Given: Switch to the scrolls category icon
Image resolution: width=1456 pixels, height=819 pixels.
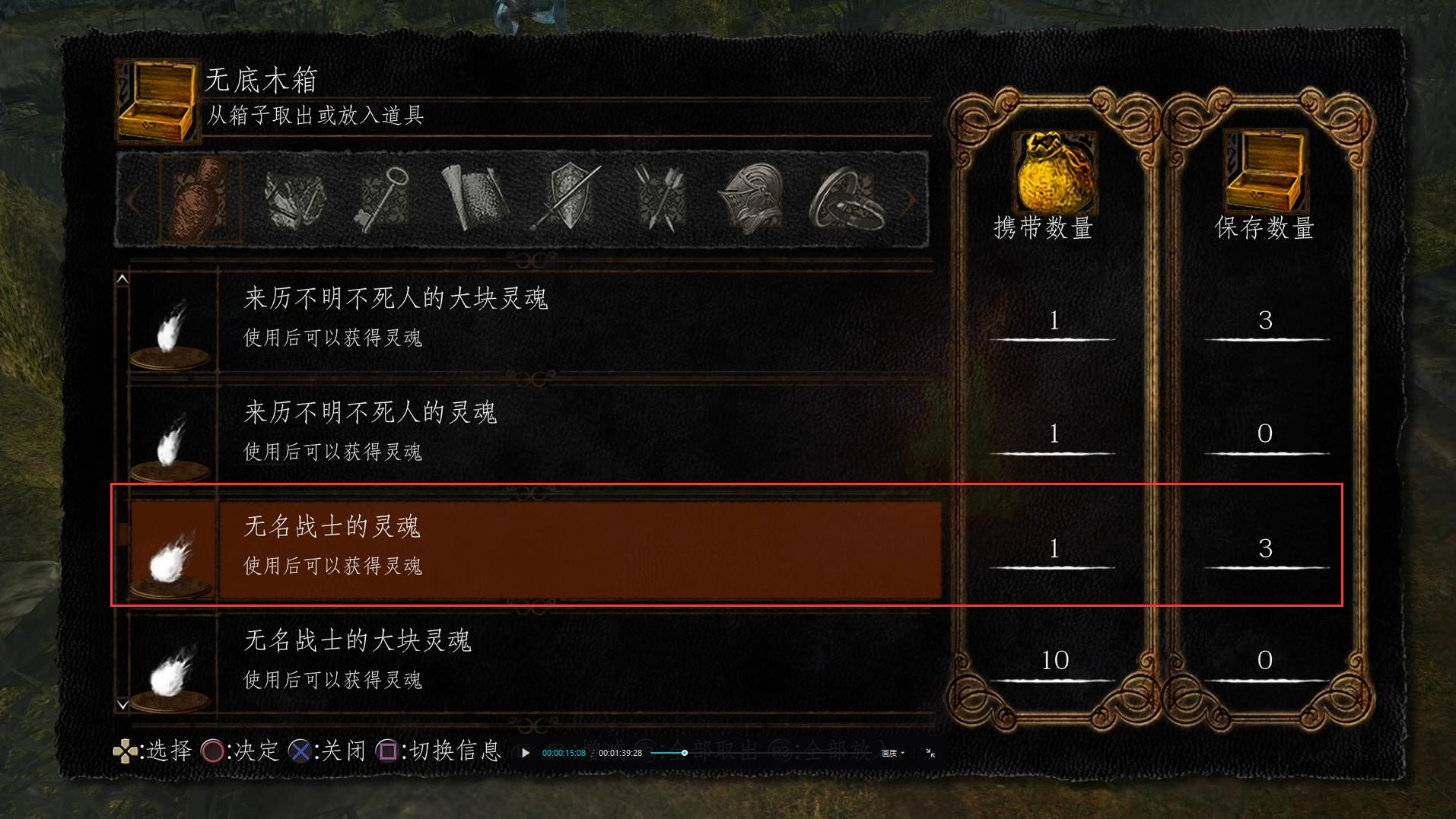Looking at the screenshot, I should tap(475, 200).
